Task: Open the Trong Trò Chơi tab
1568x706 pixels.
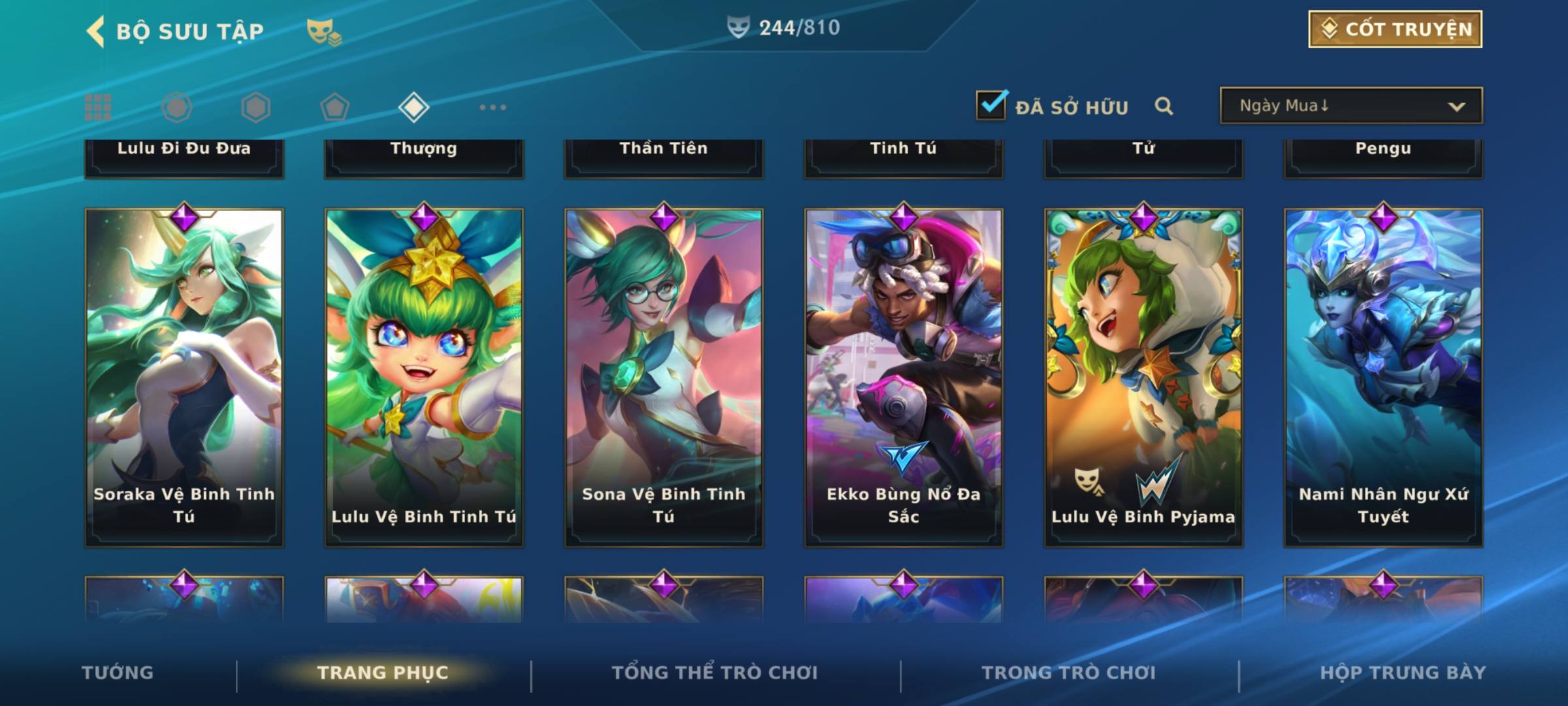Action: click(1069, 673)
